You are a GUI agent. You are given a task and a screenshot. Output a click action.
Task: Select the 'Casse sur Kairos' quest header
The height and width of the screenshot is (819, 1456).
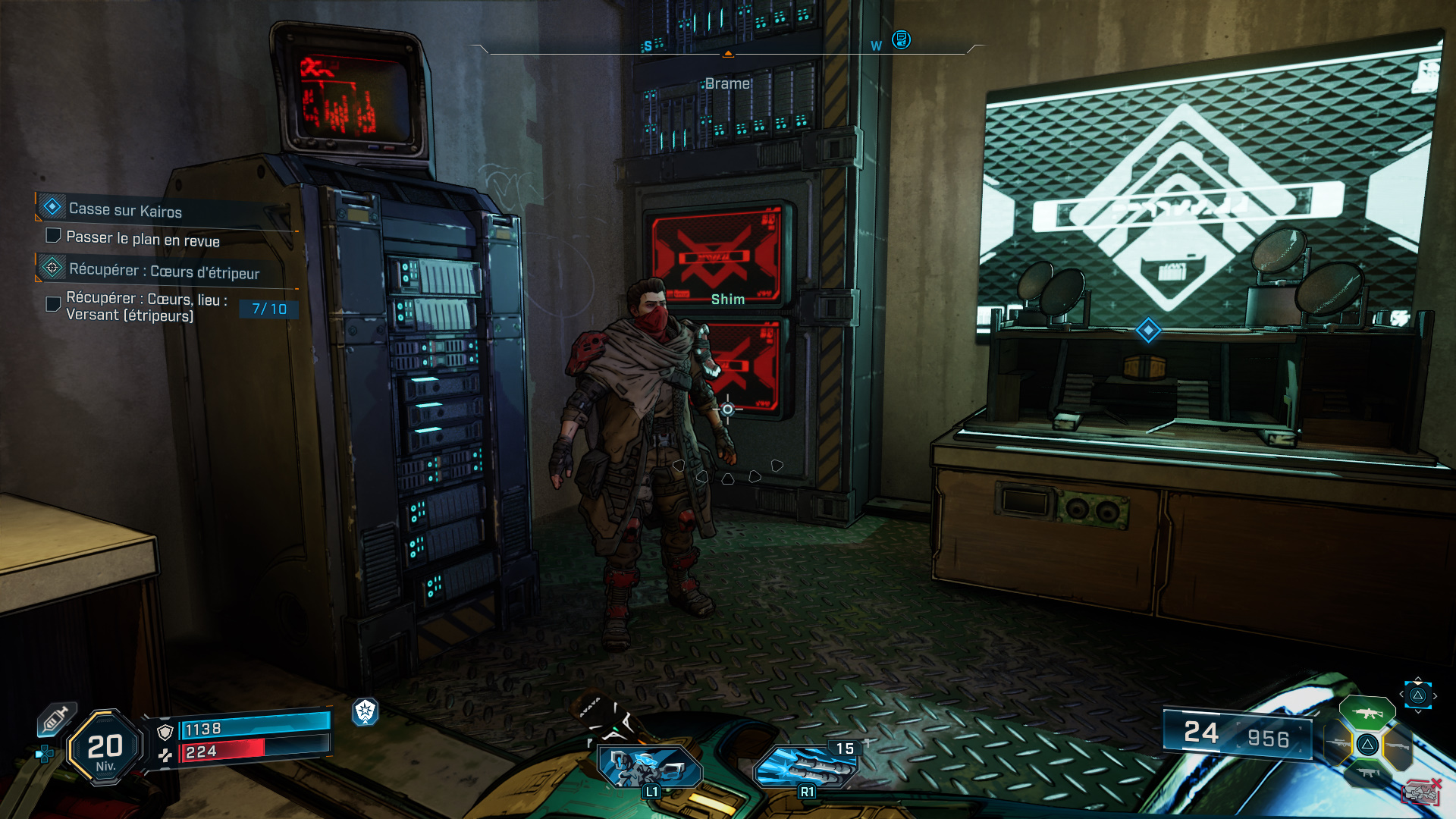point(125,210)
